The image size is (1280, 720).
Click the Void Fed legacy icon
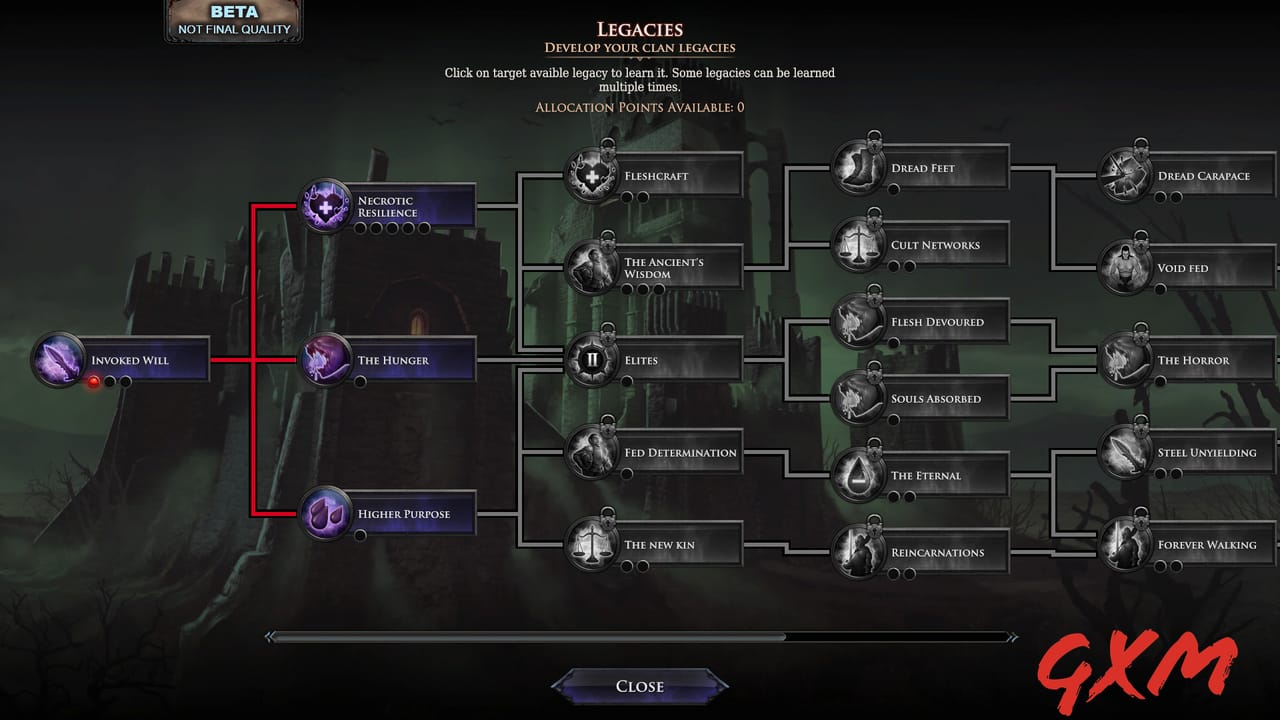click(x=1124, y=268)
